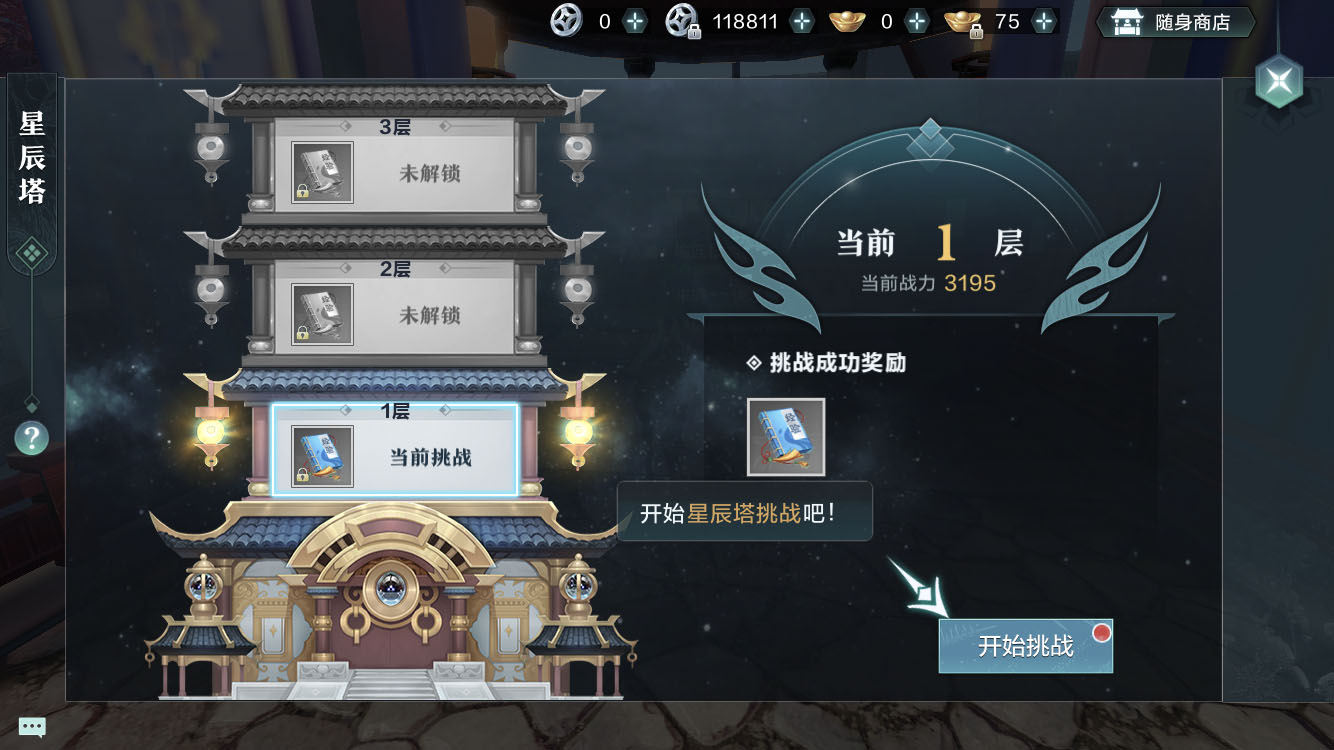This screenshot has height=750, width=1334.
Task: Click the diamond emblem under 星辰塔 title
Action: pyautogui.click(x=31, y=252)
